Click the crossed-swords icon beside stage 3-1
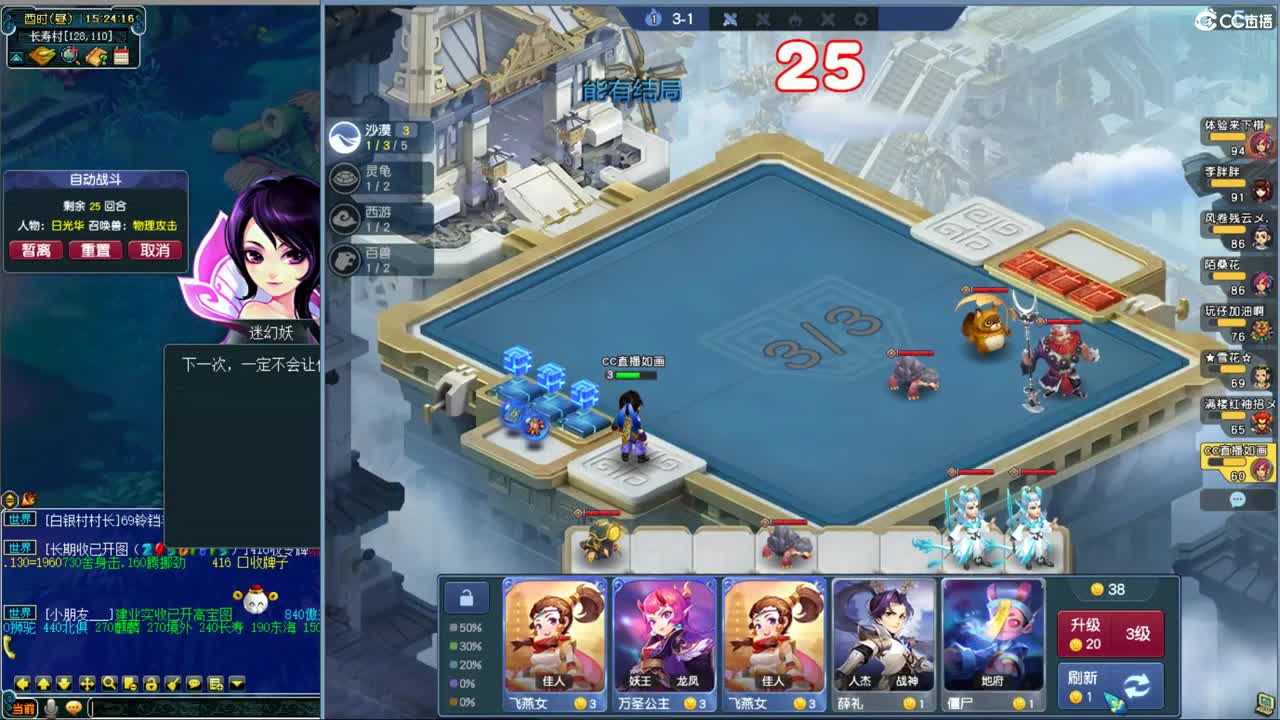 click(x=729, y=18)
